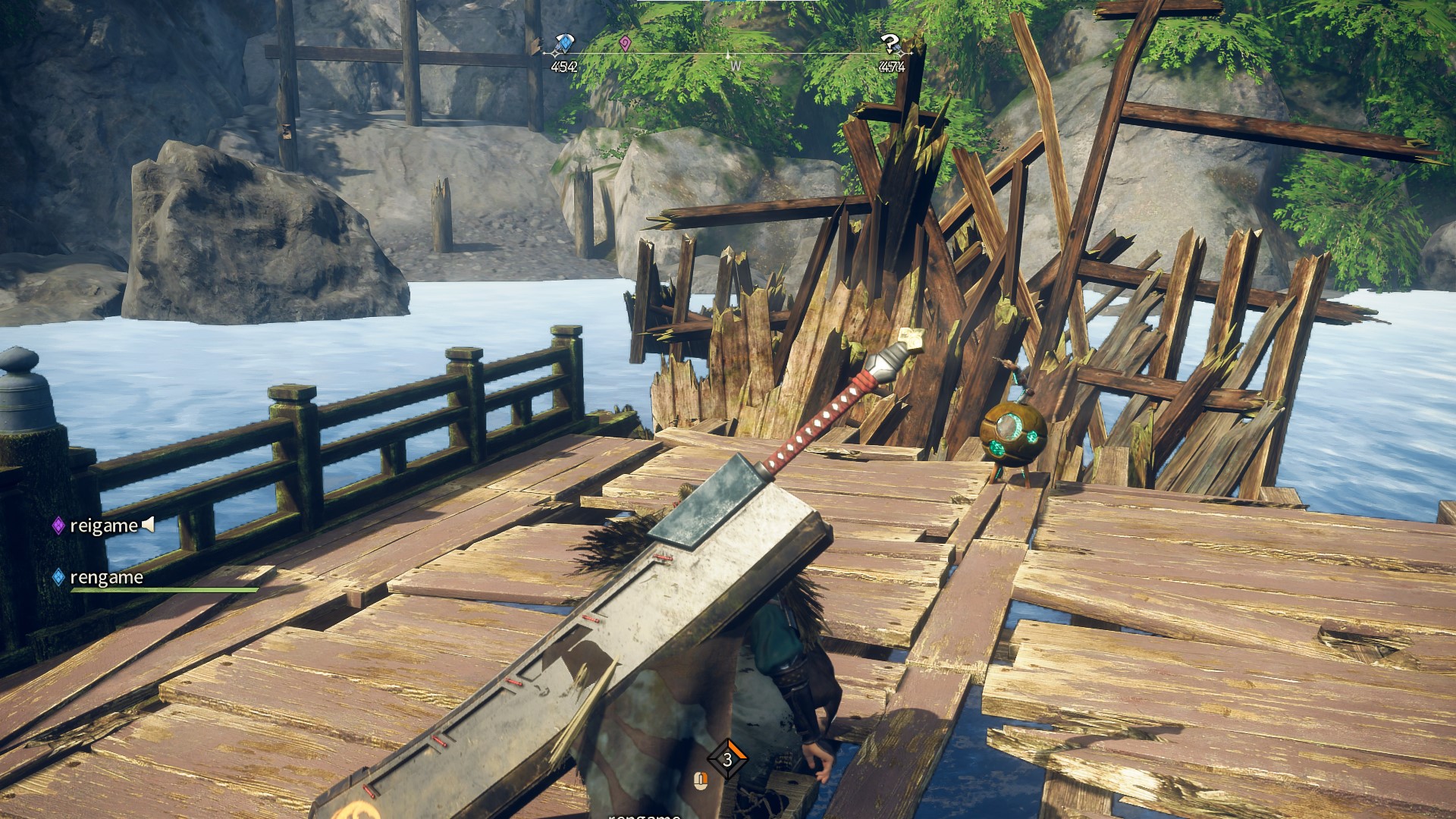The width and height of the screenshot is (1456, 819).
Task: Choose party member rengame
Action: pyautogui.click(x=106, y=578)
